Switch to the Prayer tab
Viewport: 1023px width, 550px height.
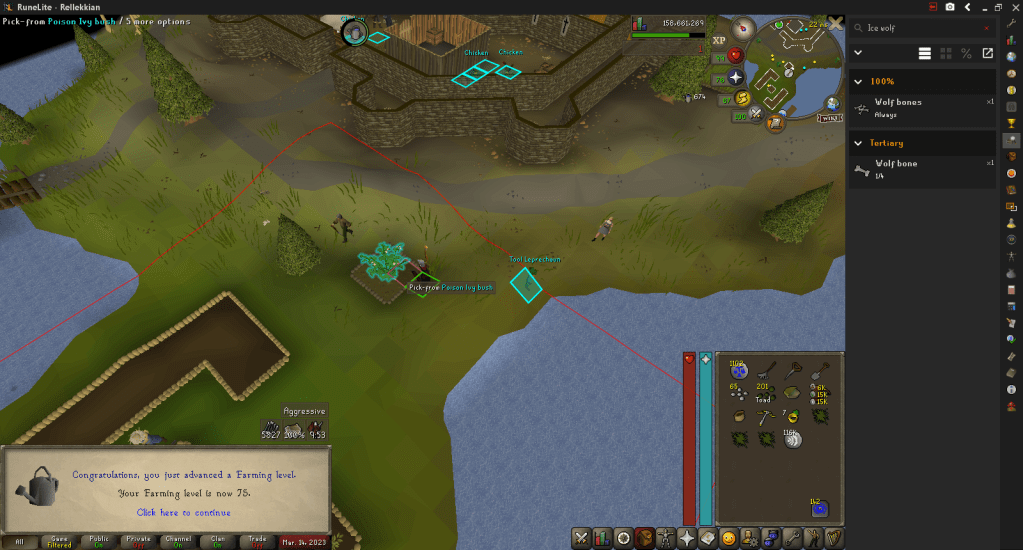[x=686, y=538]
